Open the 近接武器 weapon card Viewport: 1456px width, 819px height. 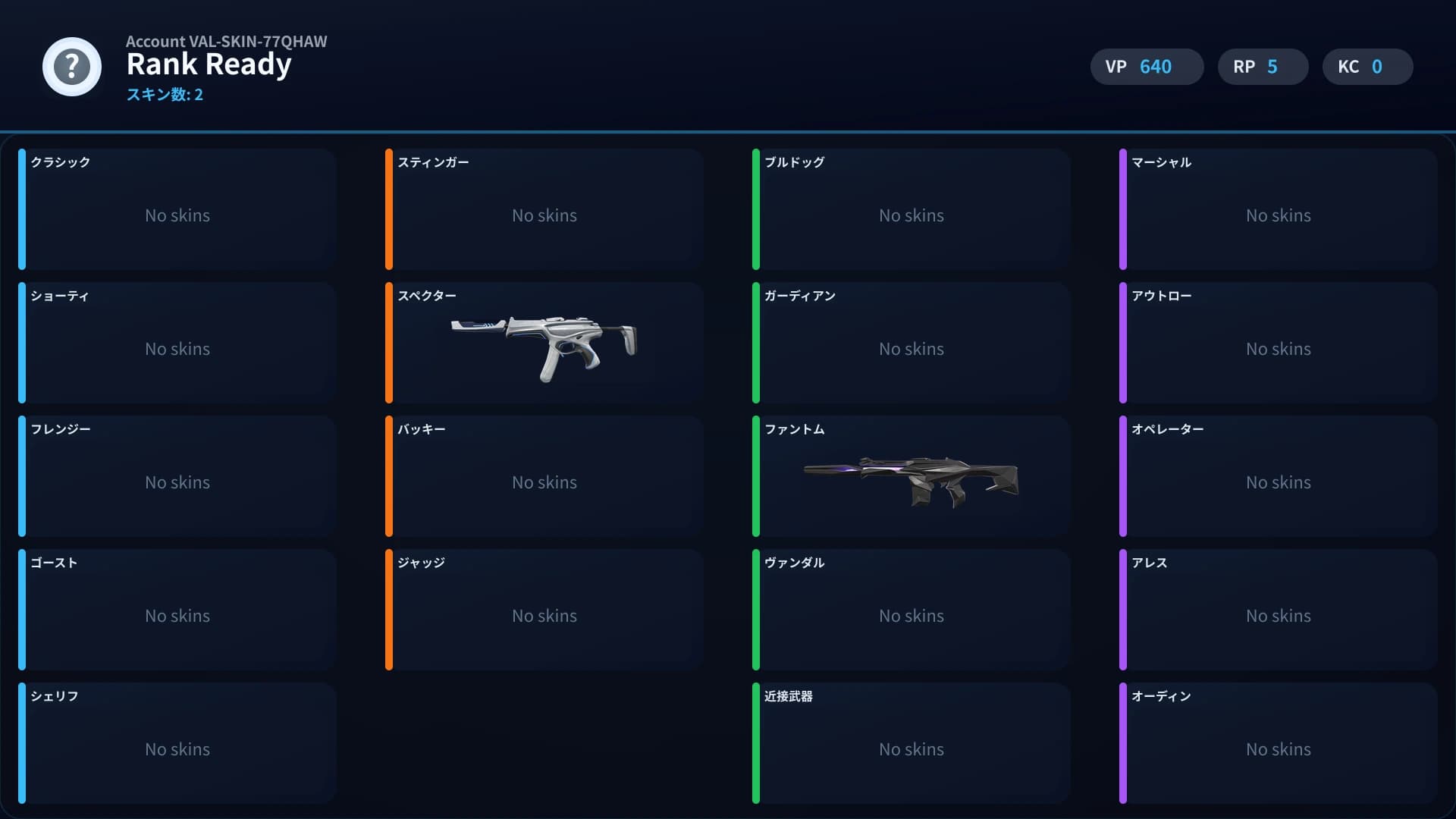click(910, 743)
